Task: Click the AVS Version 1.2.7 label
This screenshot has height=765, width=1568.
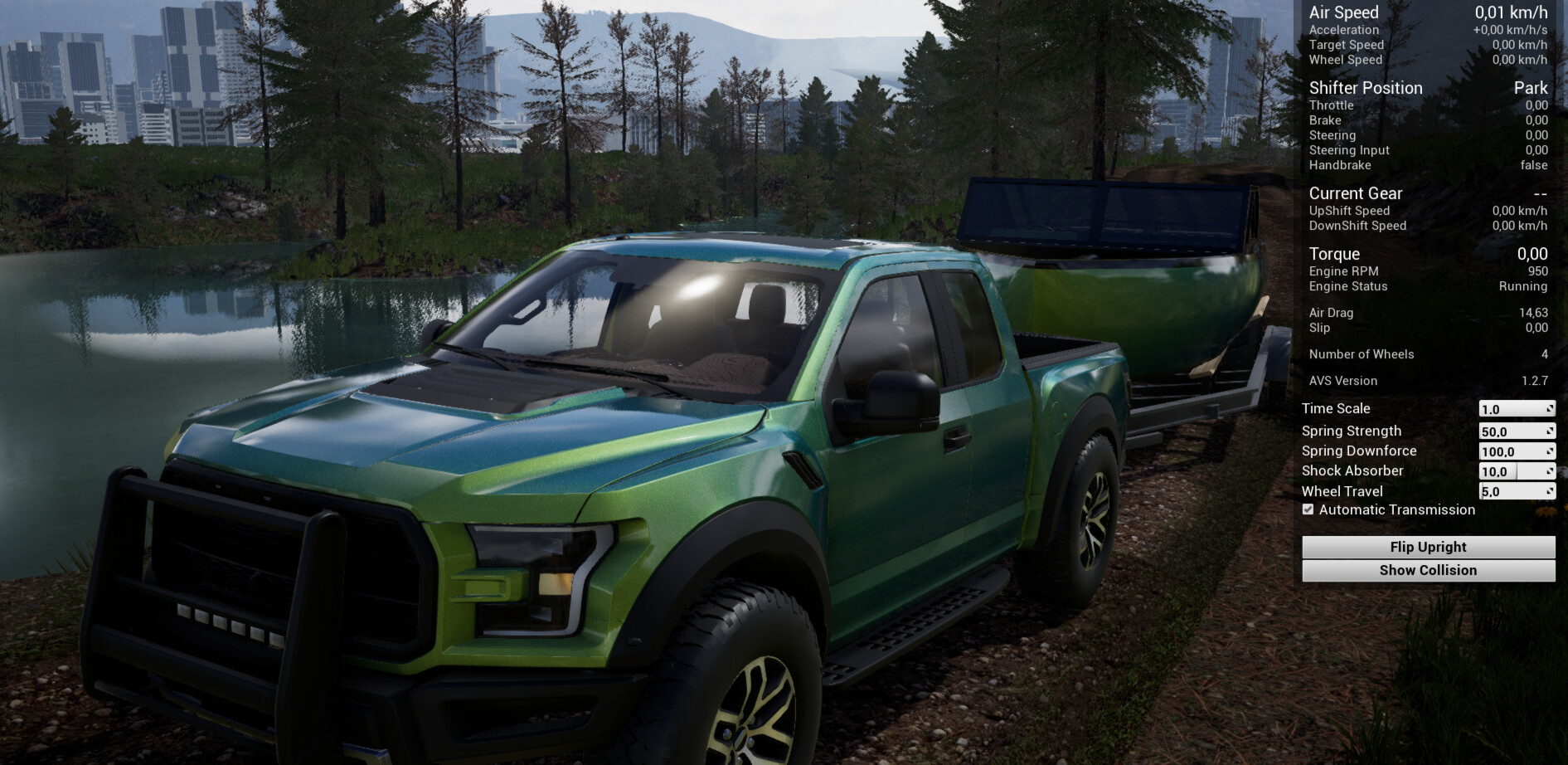Action: coord(1342,381)
